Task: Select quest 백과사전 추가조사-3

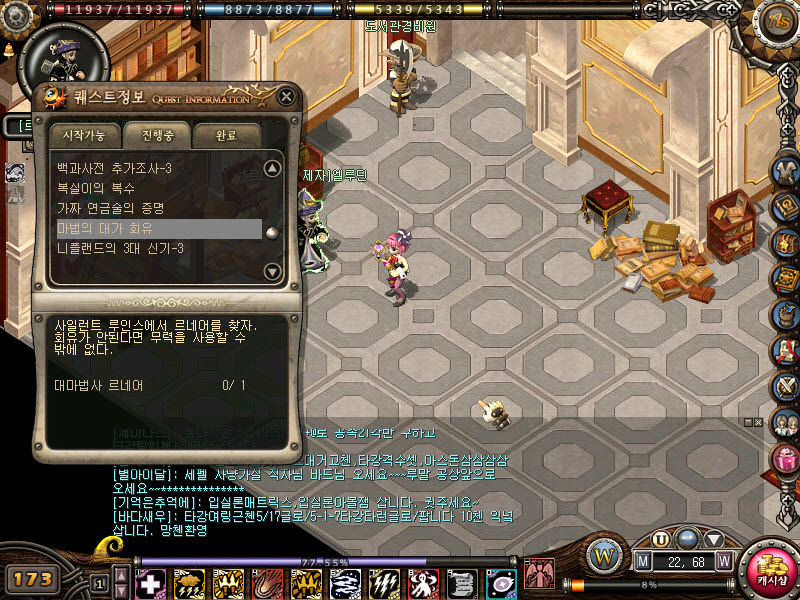Action: [x=114, y=168]
